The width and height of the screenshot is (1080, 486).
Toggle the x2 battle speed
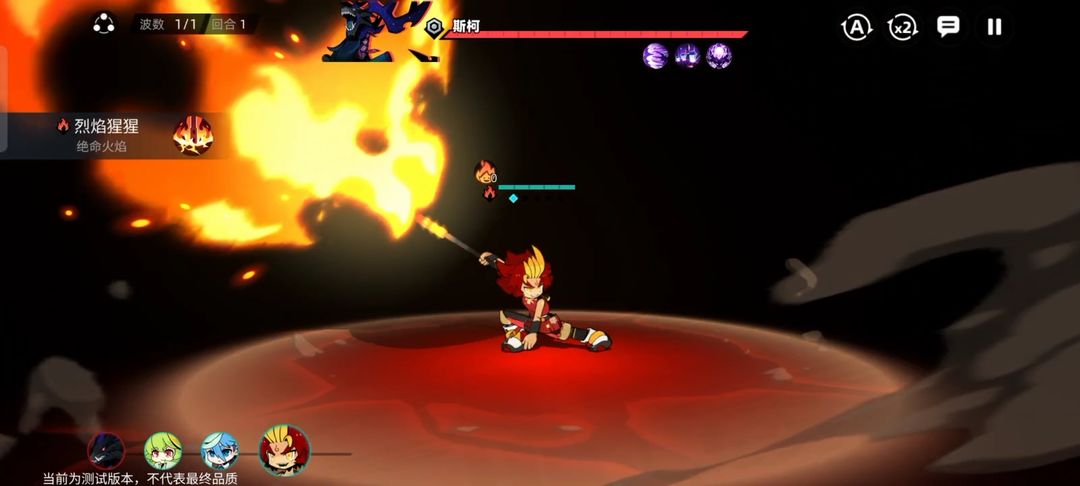tap(902, 27)
